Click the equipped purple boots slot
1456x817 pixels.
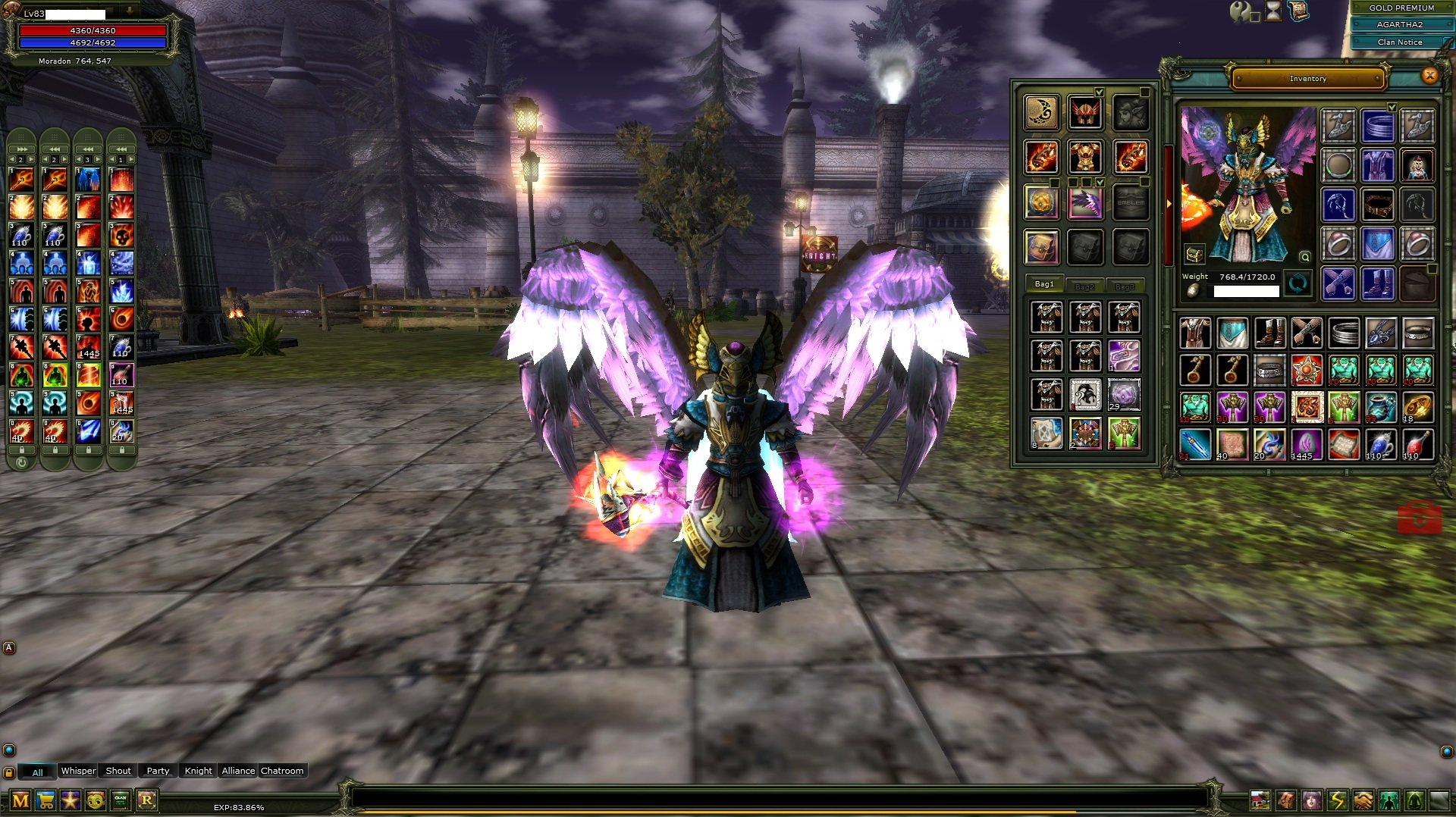tap(1378, 283)
